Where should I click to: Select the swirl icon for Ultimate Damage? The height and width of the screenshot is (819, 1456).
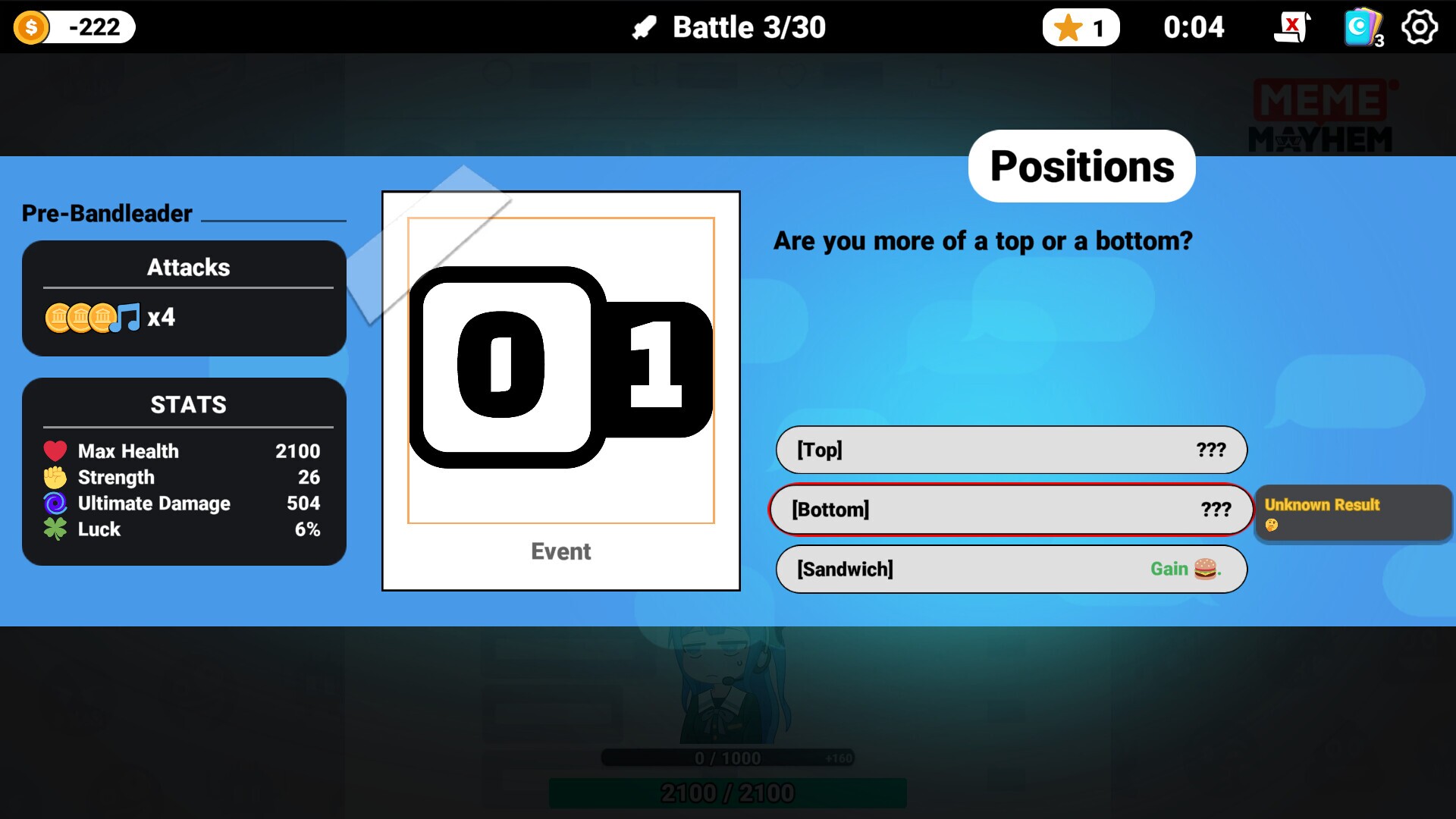[x=54, y=503]
